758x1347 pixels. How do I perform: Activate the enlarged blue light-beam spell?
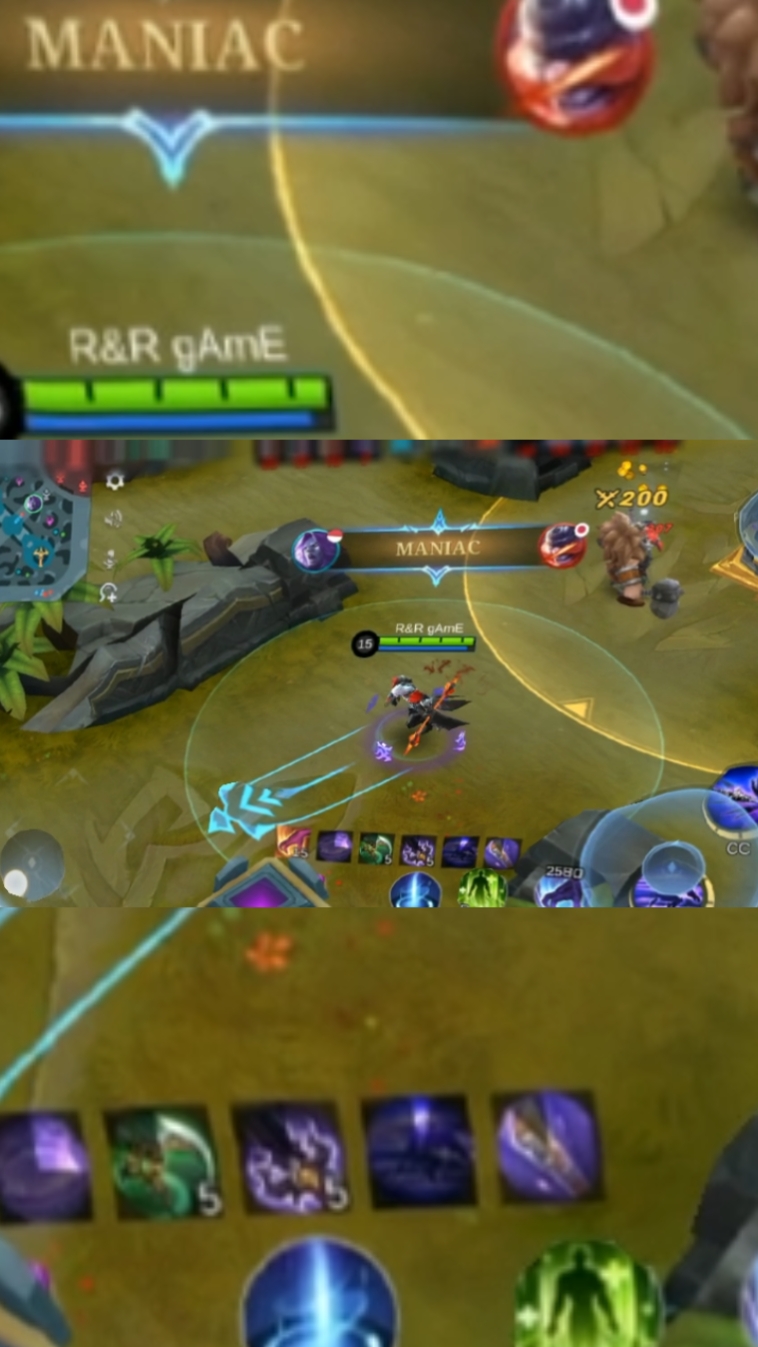(320, 1297)
